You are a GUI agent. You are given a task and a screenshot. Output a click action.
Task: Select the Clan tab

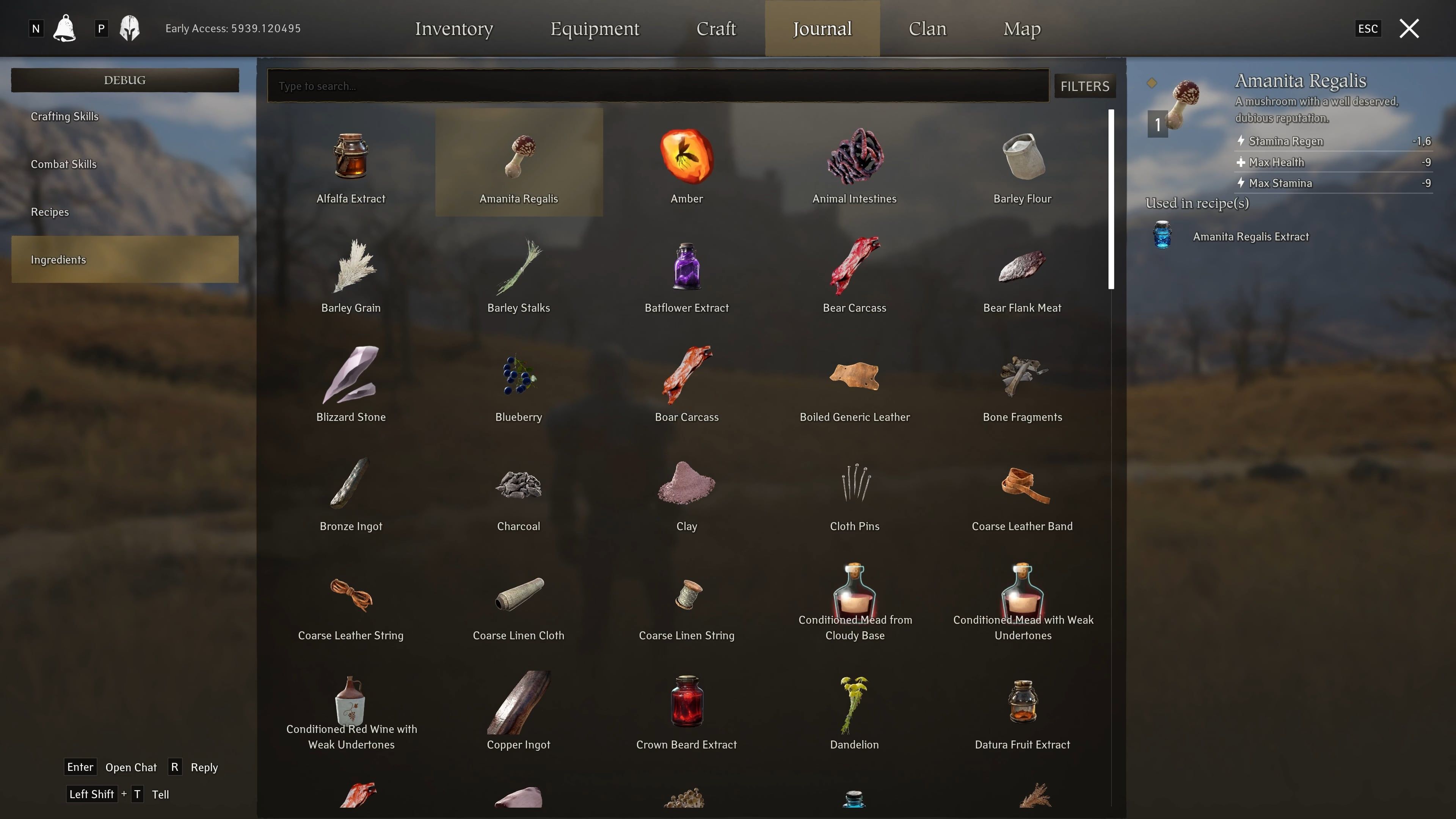927,28
